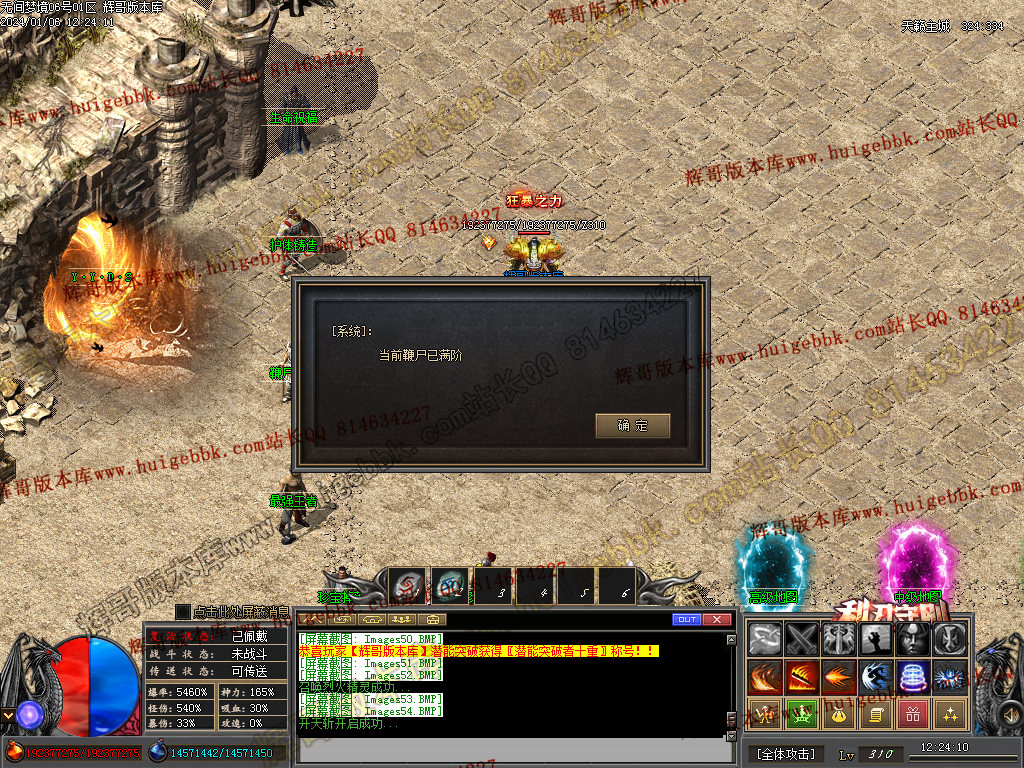Activate the reaching hand skill icon
This screenshot has height=768, width=1024.
coord(876,639)
